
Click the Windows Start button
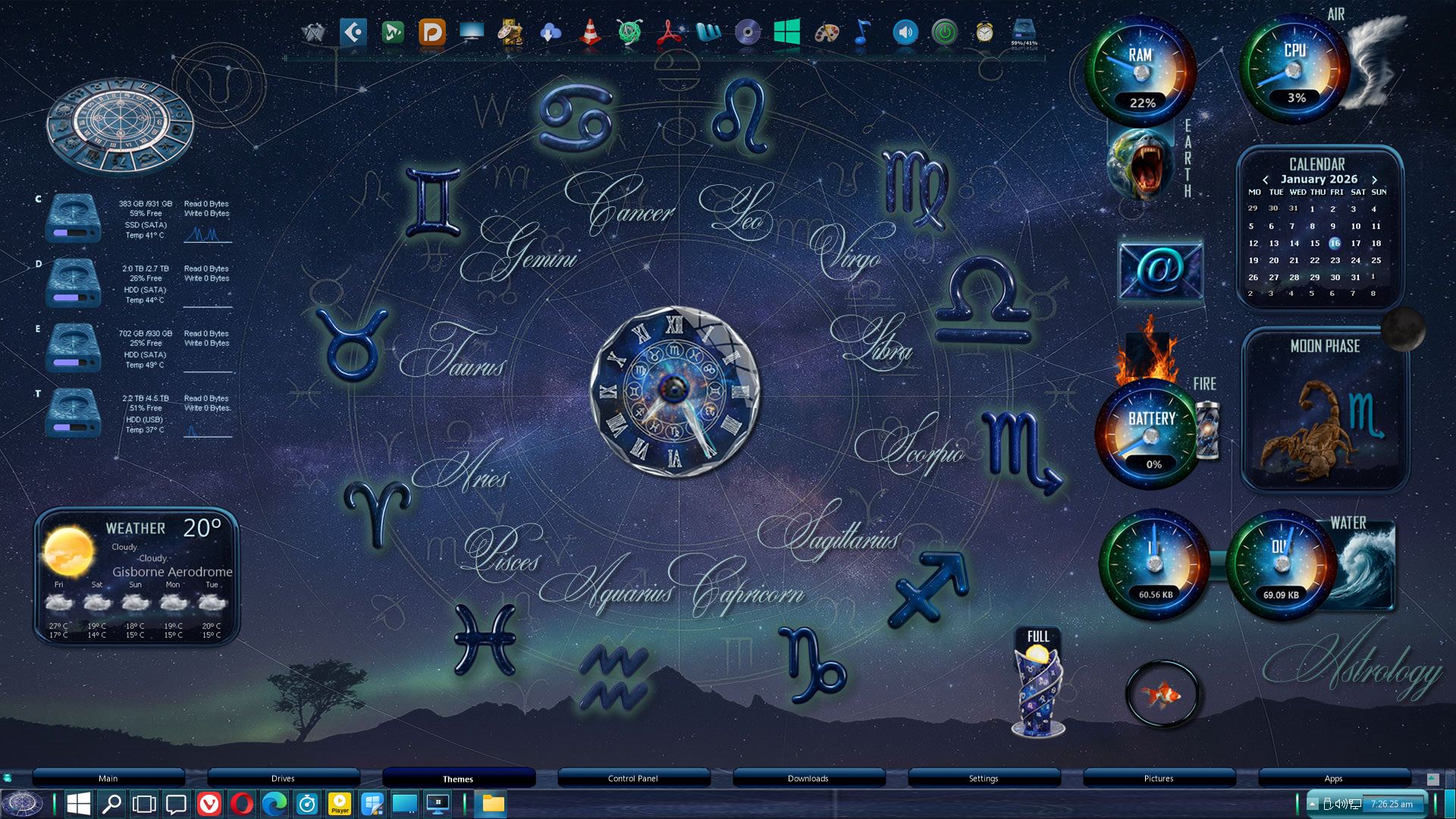[x=79, y=804]
